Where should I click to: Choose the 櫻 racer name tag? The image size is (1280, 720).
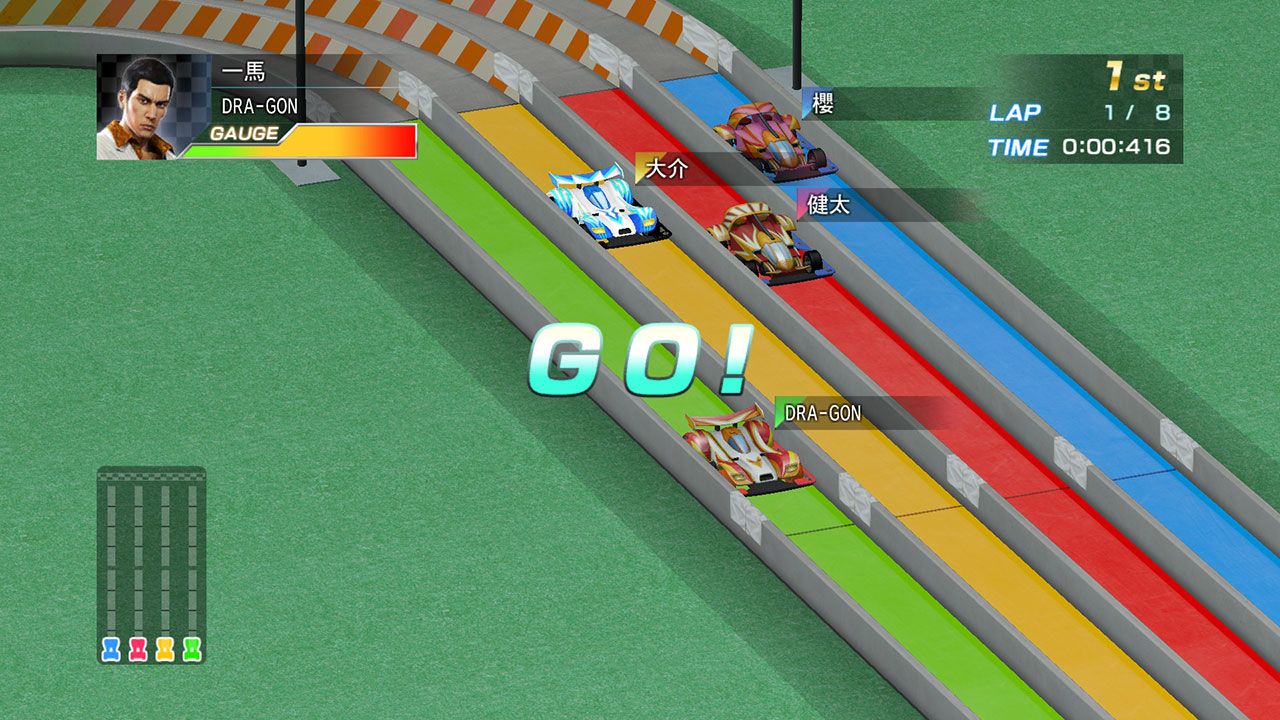(823, 104)
